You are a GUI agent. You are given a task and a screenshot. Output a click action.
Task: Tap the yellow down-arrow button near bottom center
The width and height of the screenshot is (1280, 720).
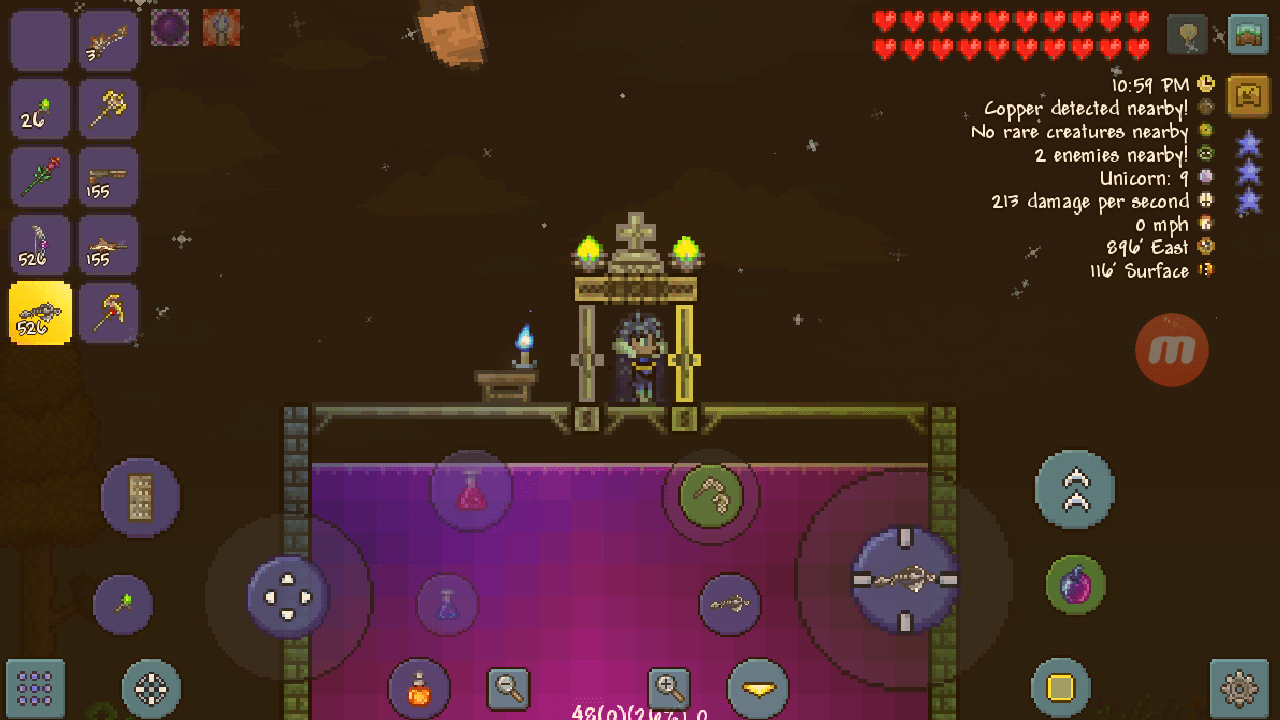(758, 689)
